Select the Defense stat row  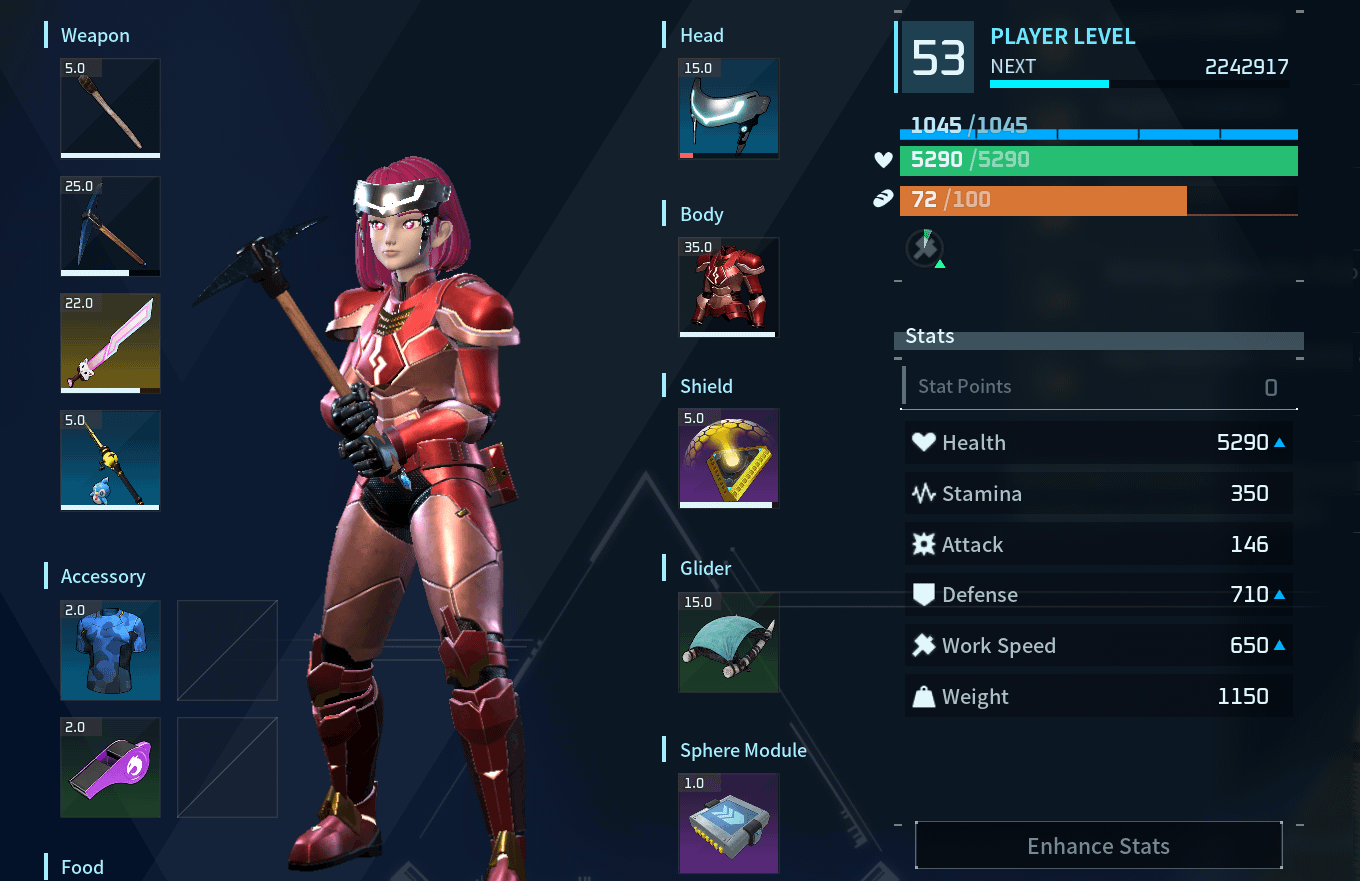1098,595
